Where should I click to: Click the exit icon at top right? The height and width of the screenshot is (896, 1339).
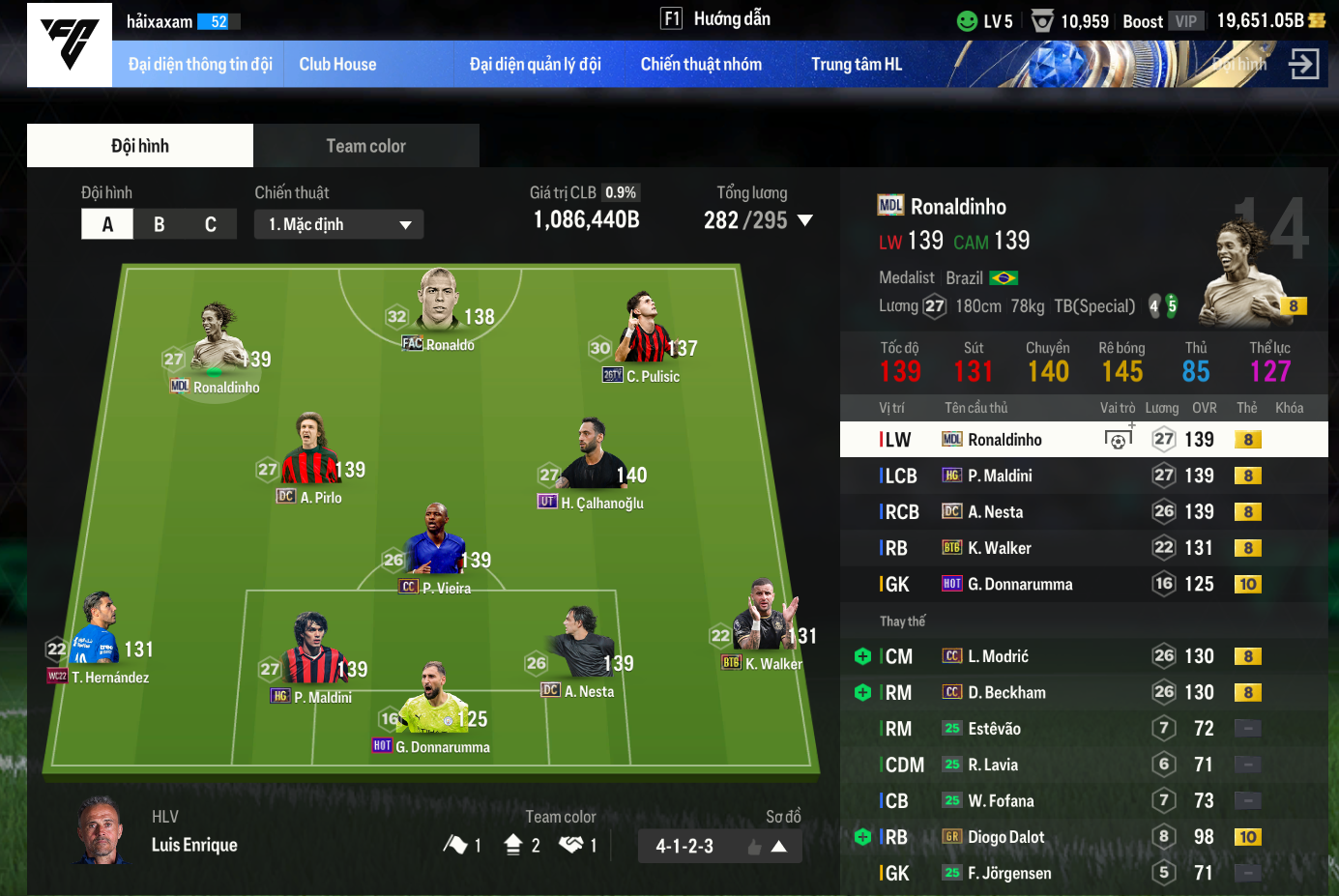[1303, 65]
